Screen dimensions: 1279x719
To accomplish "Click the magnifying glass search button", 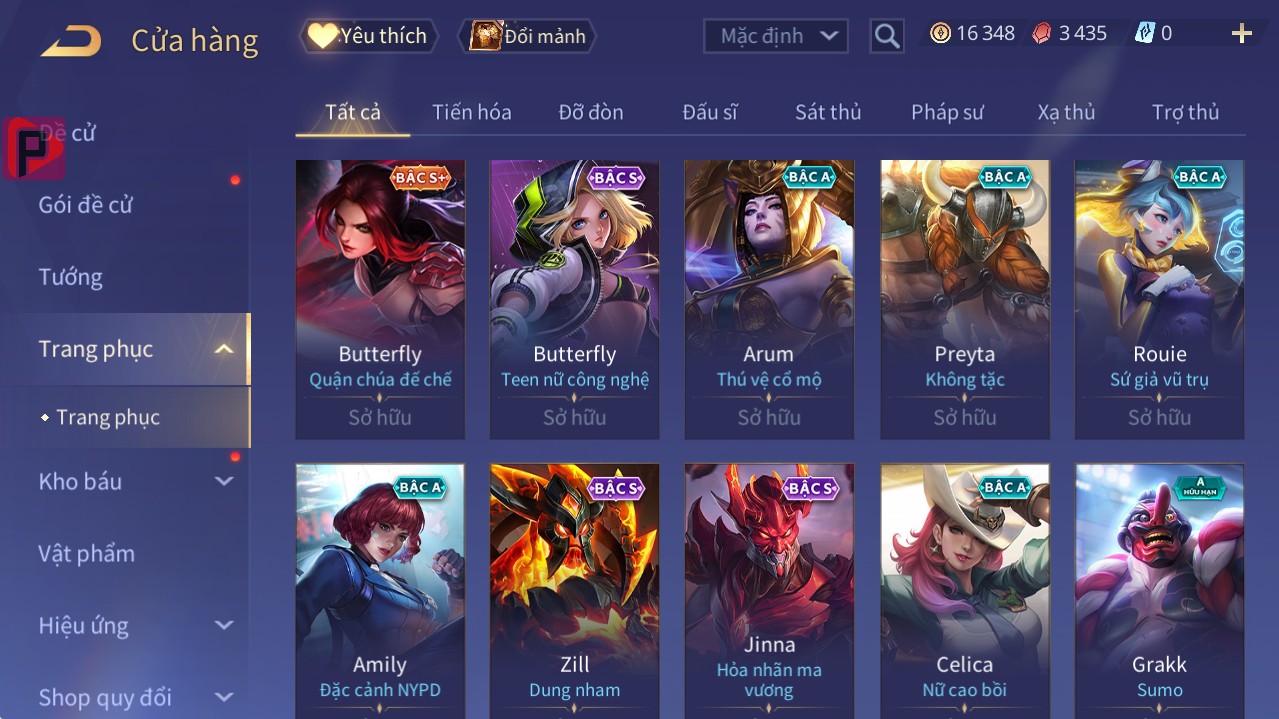I will click(x=886, y=36).
